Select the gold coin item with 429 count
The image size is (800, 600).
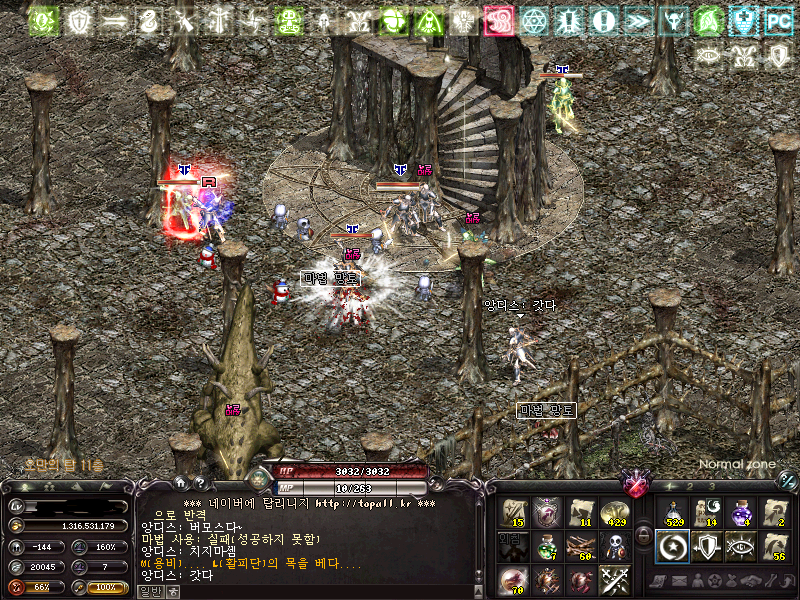[614, 513]
